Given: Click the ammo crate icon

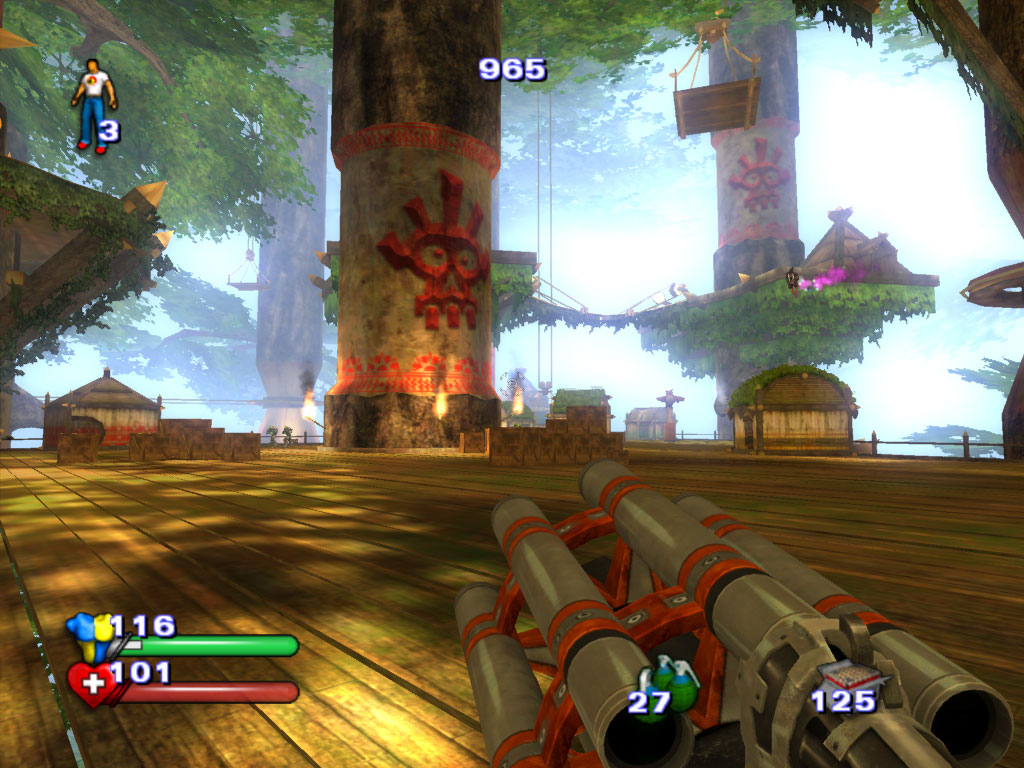Looking at the screenshot, I should (x=840, y=677).
